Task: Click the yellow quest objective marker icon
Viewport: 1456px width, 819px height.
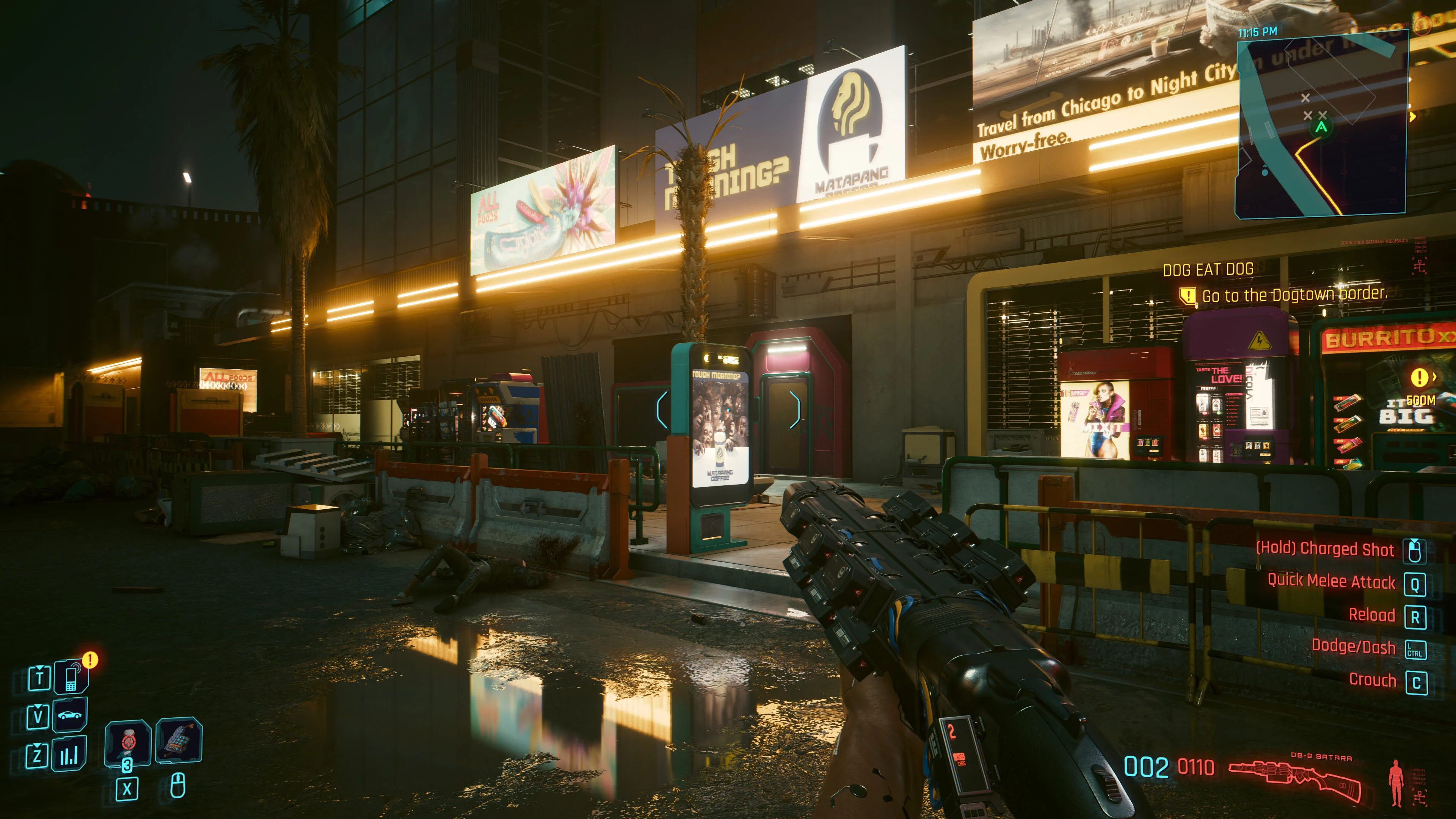Action: click(x=1187, y=295)
